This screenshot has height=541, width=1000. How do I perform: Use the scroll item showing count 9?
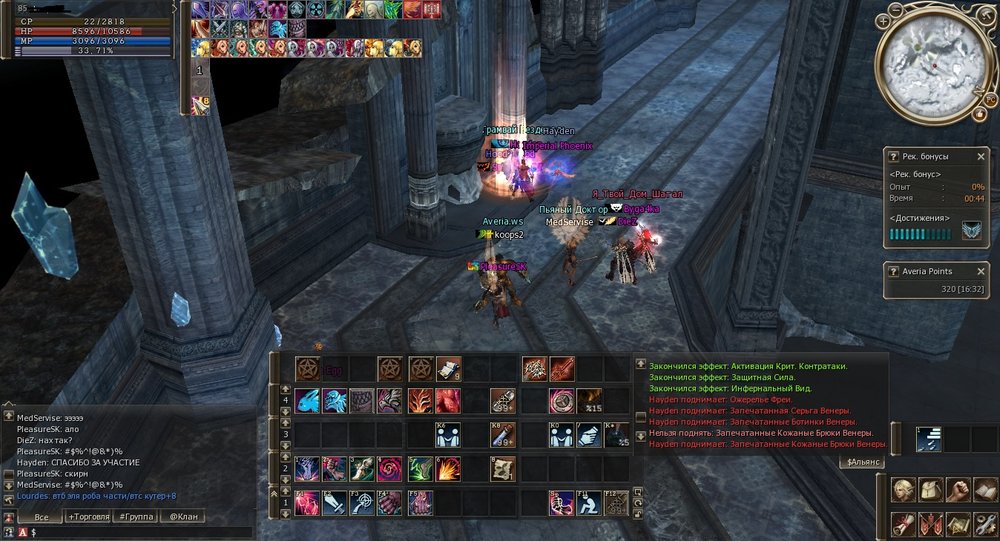point(447,369)
